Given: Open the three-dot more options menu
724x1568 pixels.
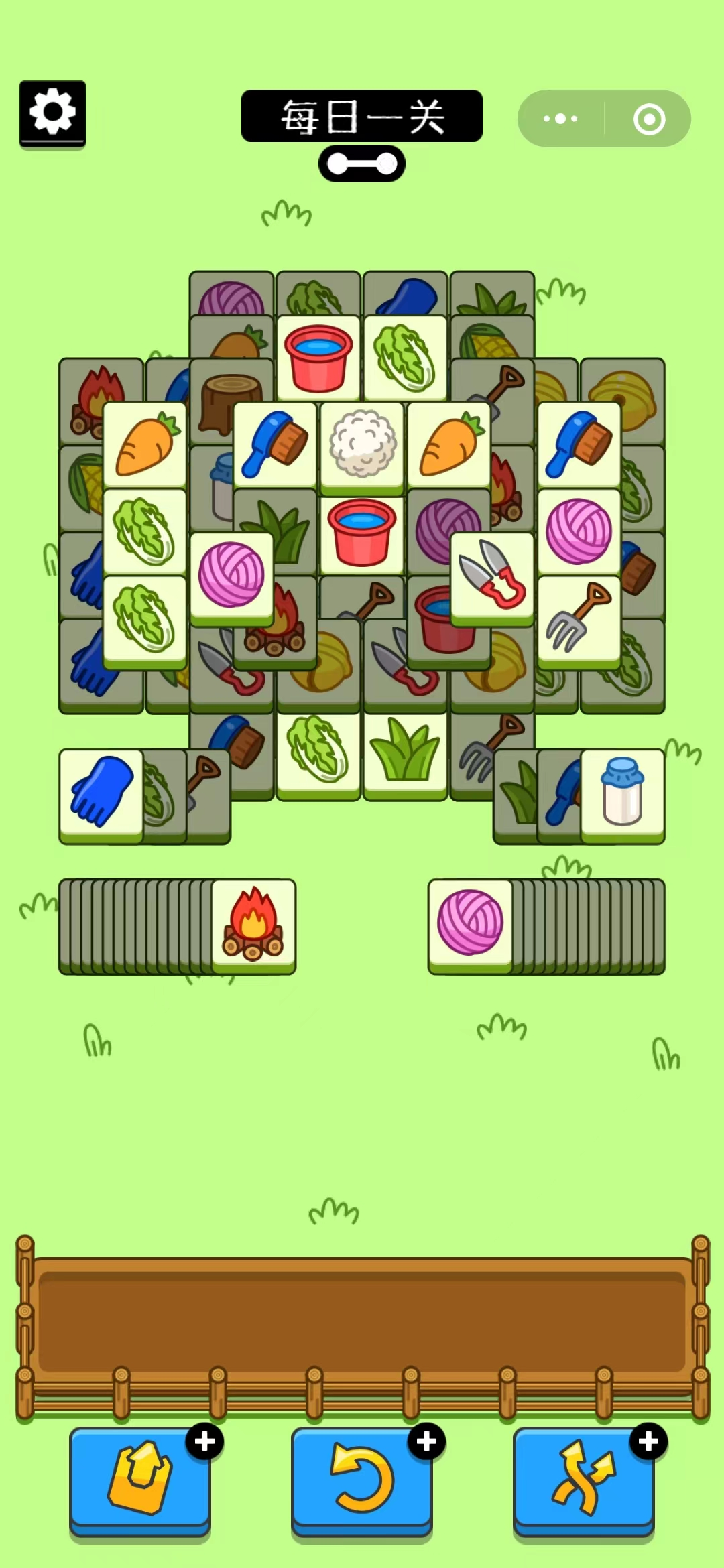Looking at the screenshot, I should (x=560, y=119).
